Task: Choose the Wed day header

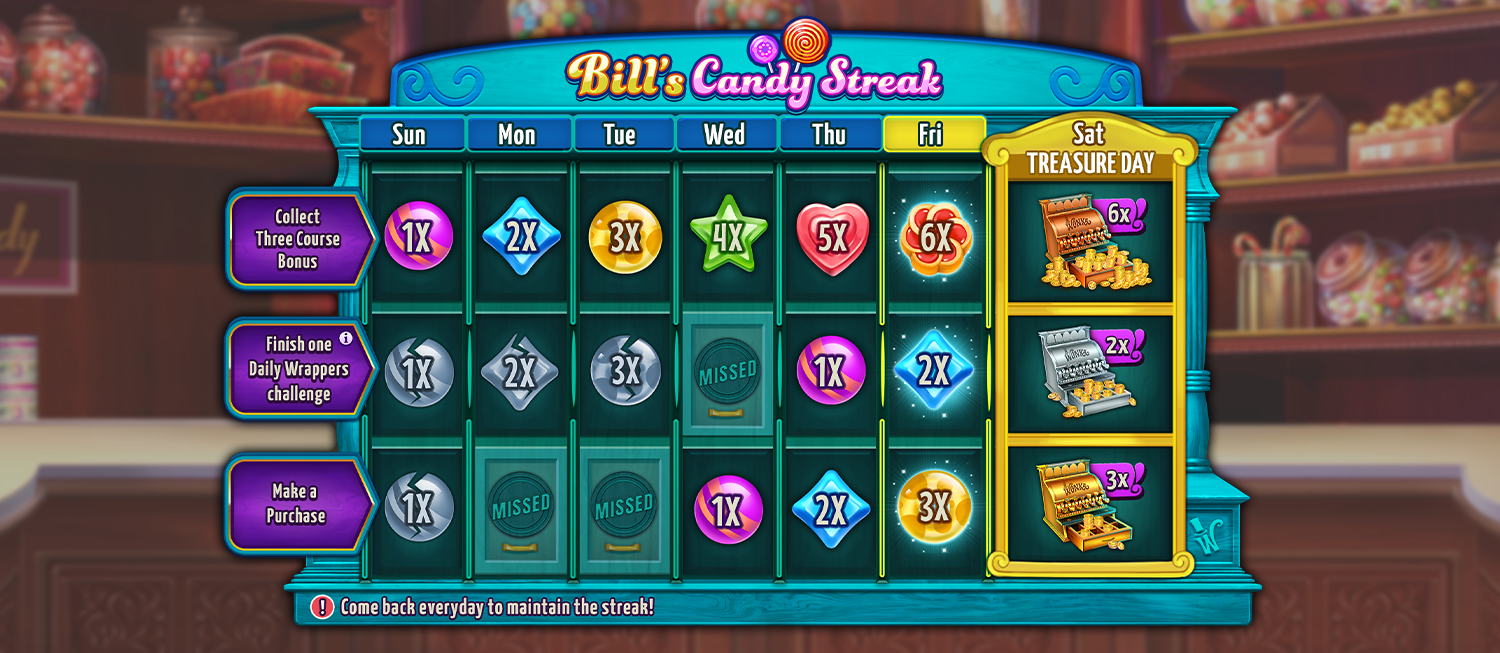Action: (x=725, y=135)
